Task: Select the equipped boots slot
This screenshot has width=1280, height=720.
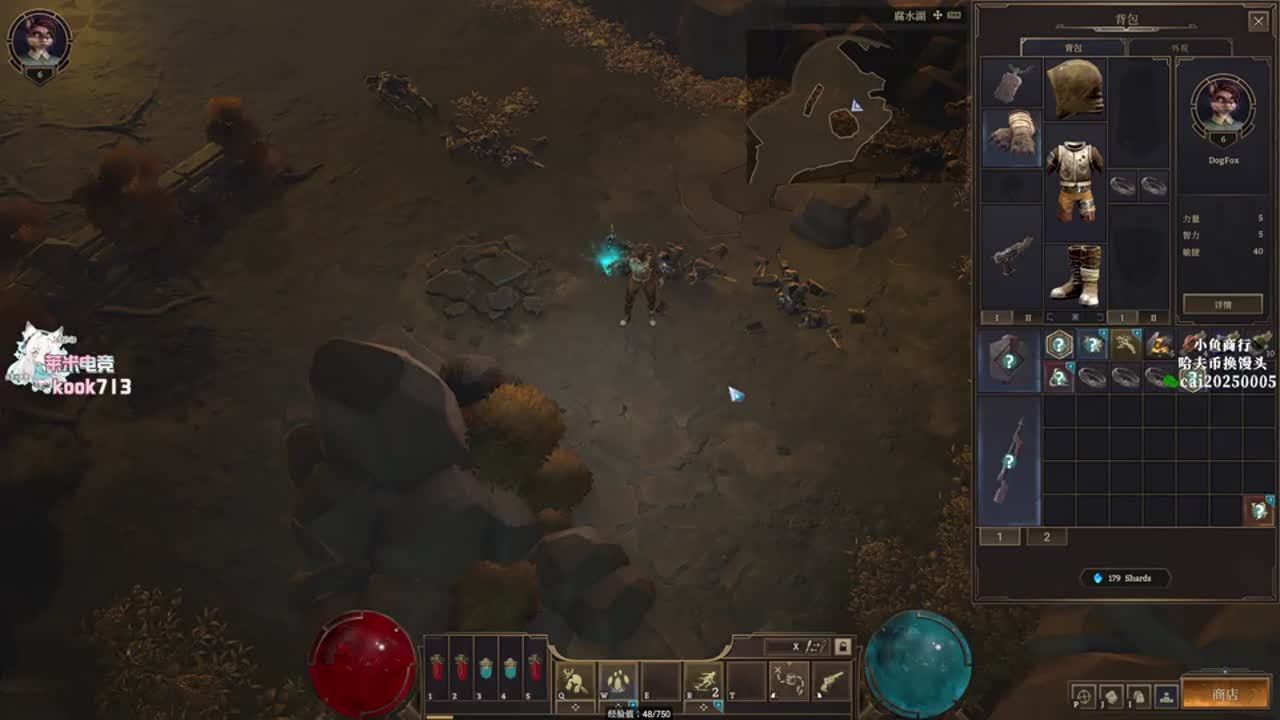Action: (1075, 275)
